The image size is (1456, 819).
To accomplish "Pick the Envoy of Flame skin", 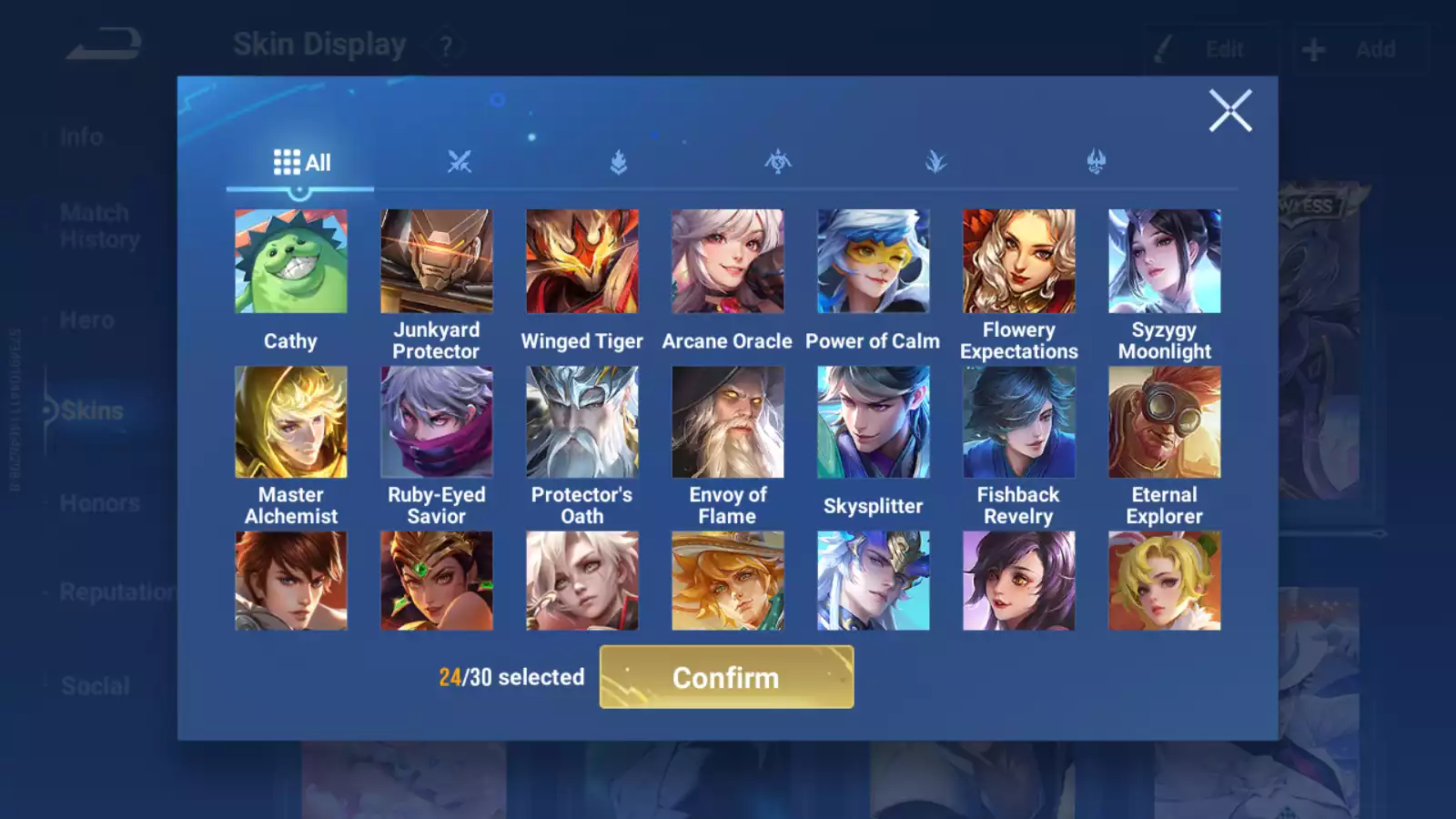I will click(728, 422).
